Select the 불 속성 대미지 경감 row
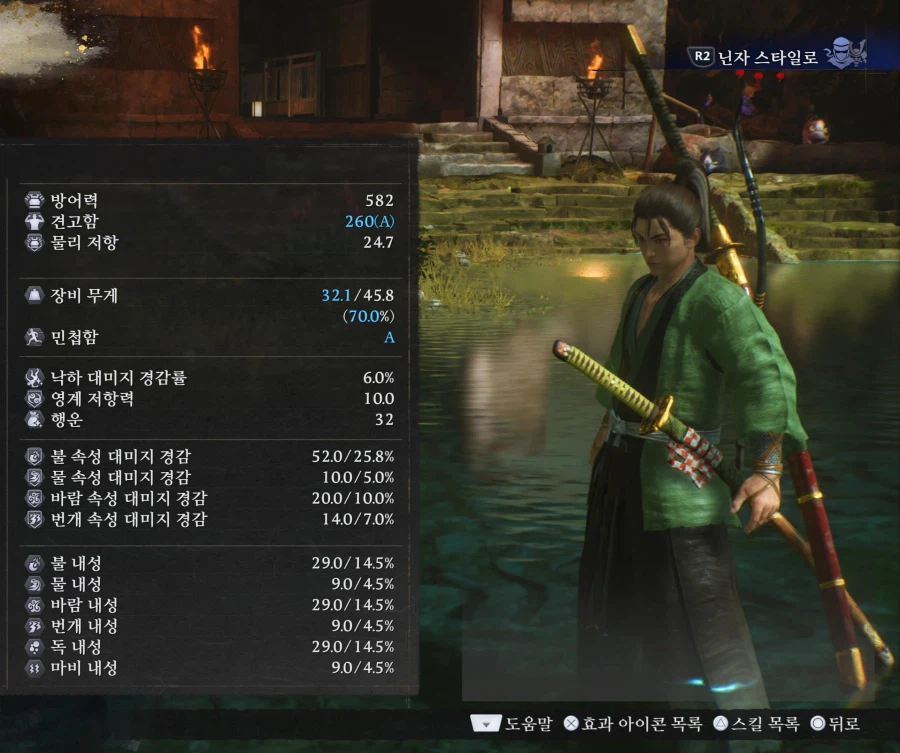The height and width of the screenshot is (753, 900). click(x=208, y=457)
